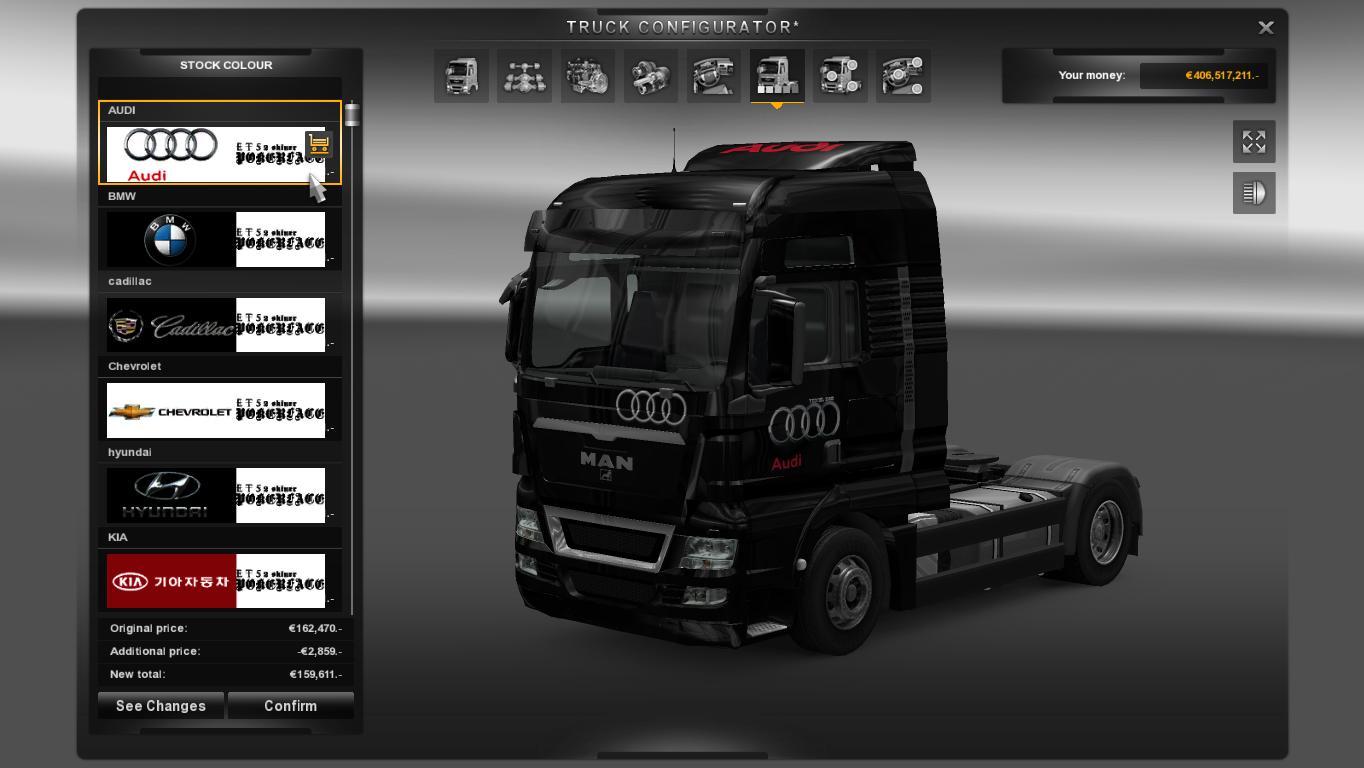
Task: Click the See Changes button
Action: 161,706
